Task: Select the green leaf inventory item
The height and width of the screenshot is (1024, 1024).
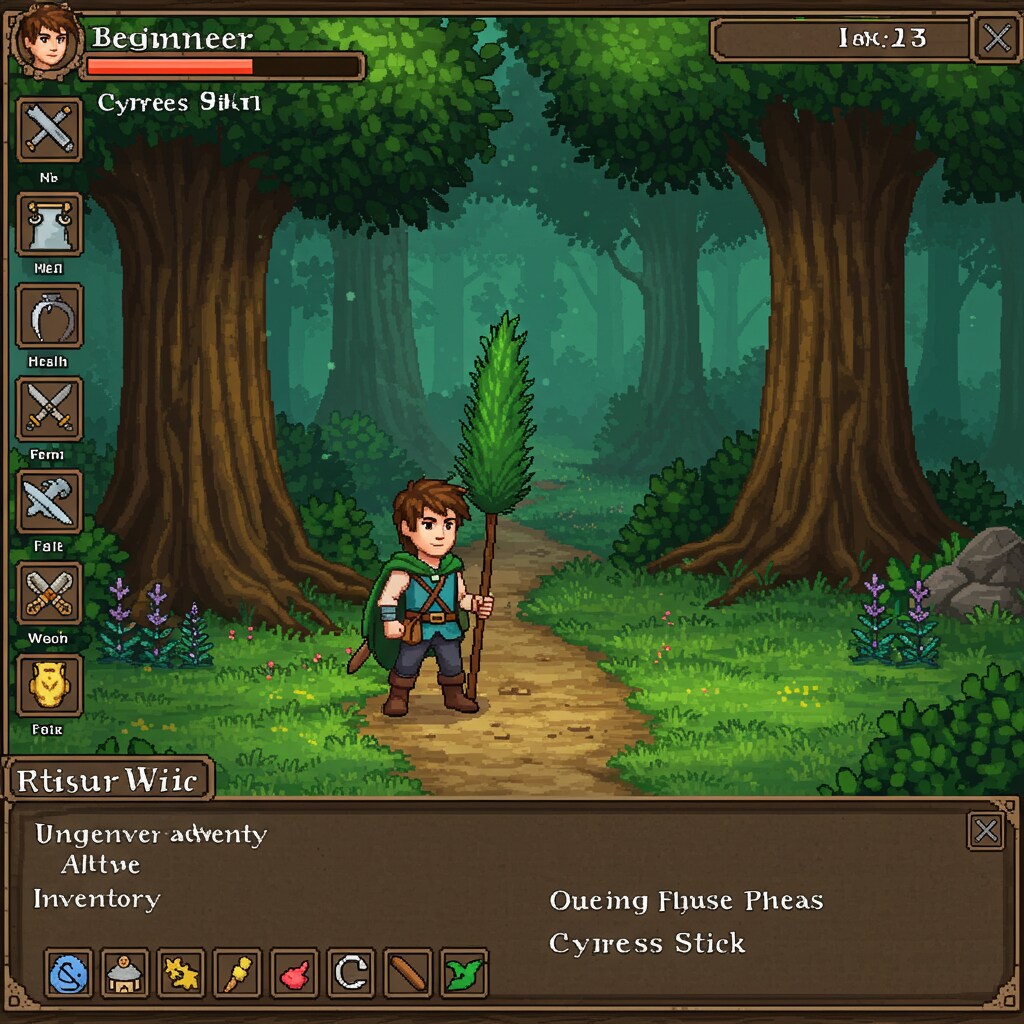Action: 464,973
